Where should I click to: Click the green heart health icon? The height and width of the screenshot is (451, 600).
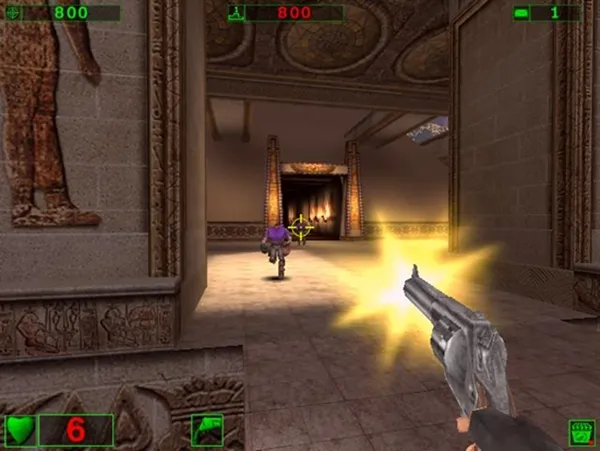21,430
